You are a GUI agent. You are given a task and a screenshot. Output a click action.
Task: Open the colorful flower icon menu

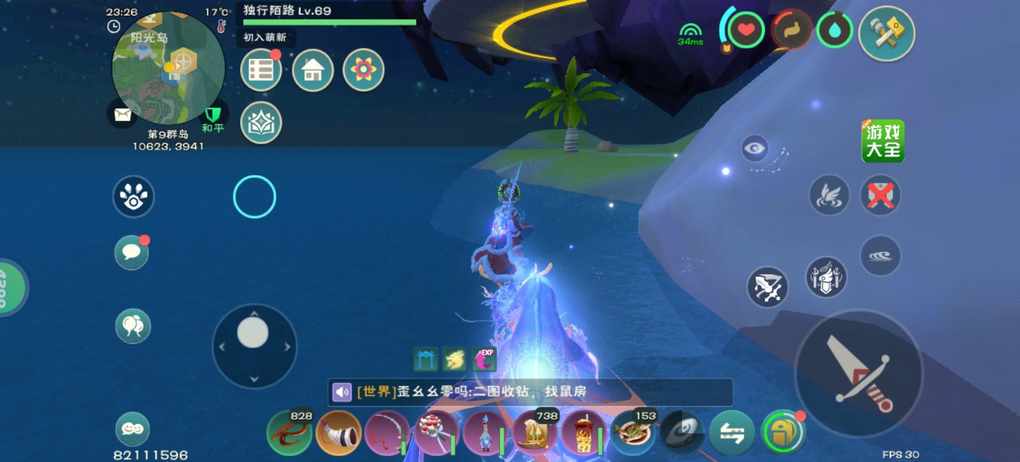(x=363, y=70)
